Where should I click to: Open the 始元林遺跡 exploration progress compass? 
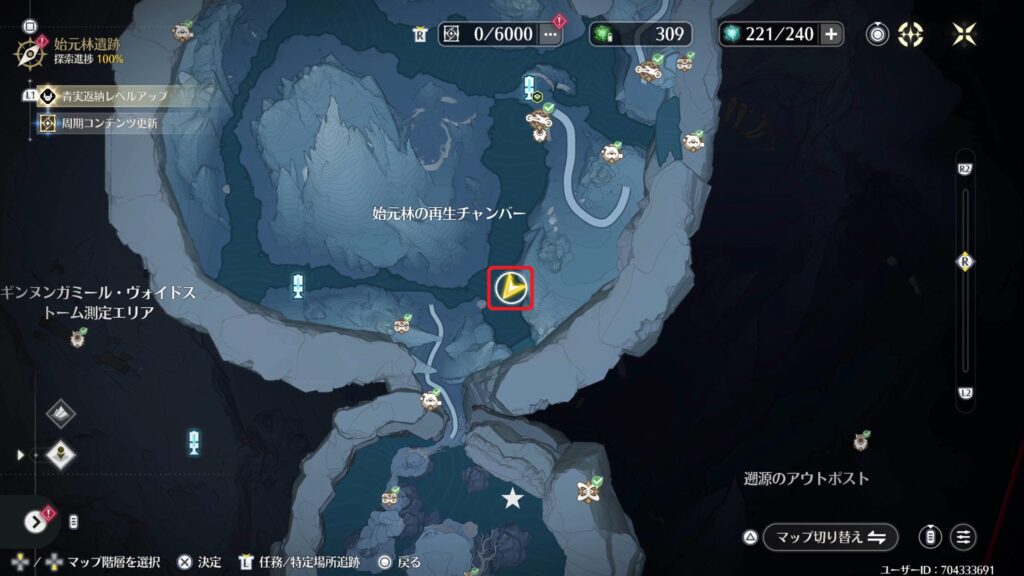pyautogui.click(x=28, y=52)
